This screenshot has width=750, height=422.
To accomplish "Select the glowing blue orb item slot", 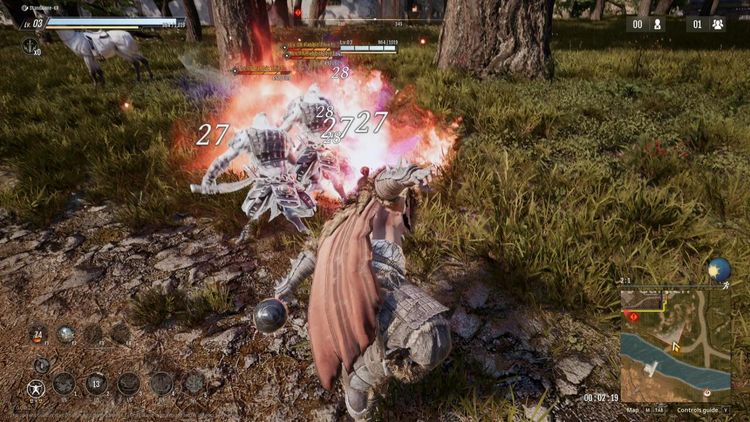I will pos(66,335).
